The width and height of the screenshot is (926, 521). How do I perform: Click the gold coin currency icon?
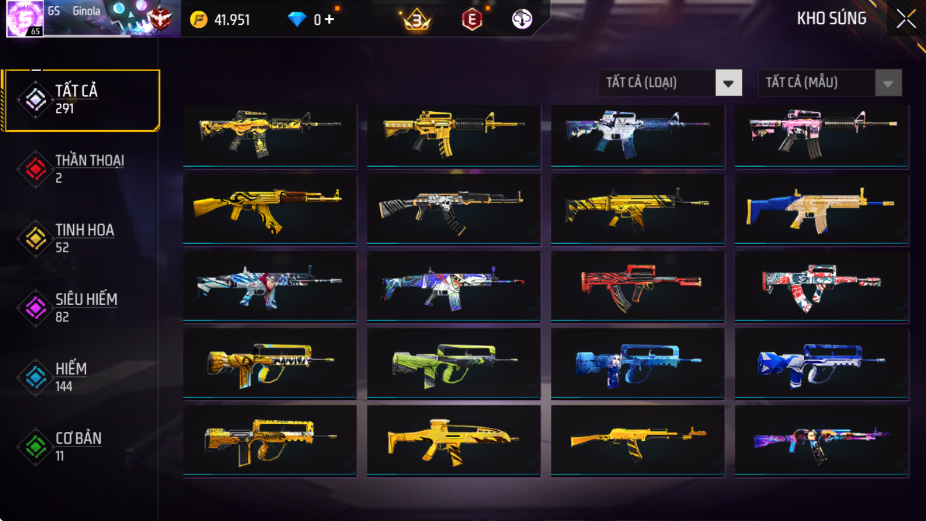tap(199, 20)
